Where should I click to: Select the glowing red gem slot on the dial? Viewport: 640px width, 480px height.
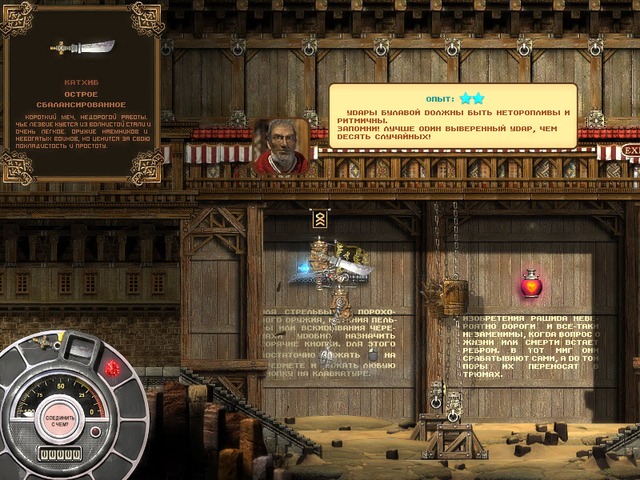112,369
